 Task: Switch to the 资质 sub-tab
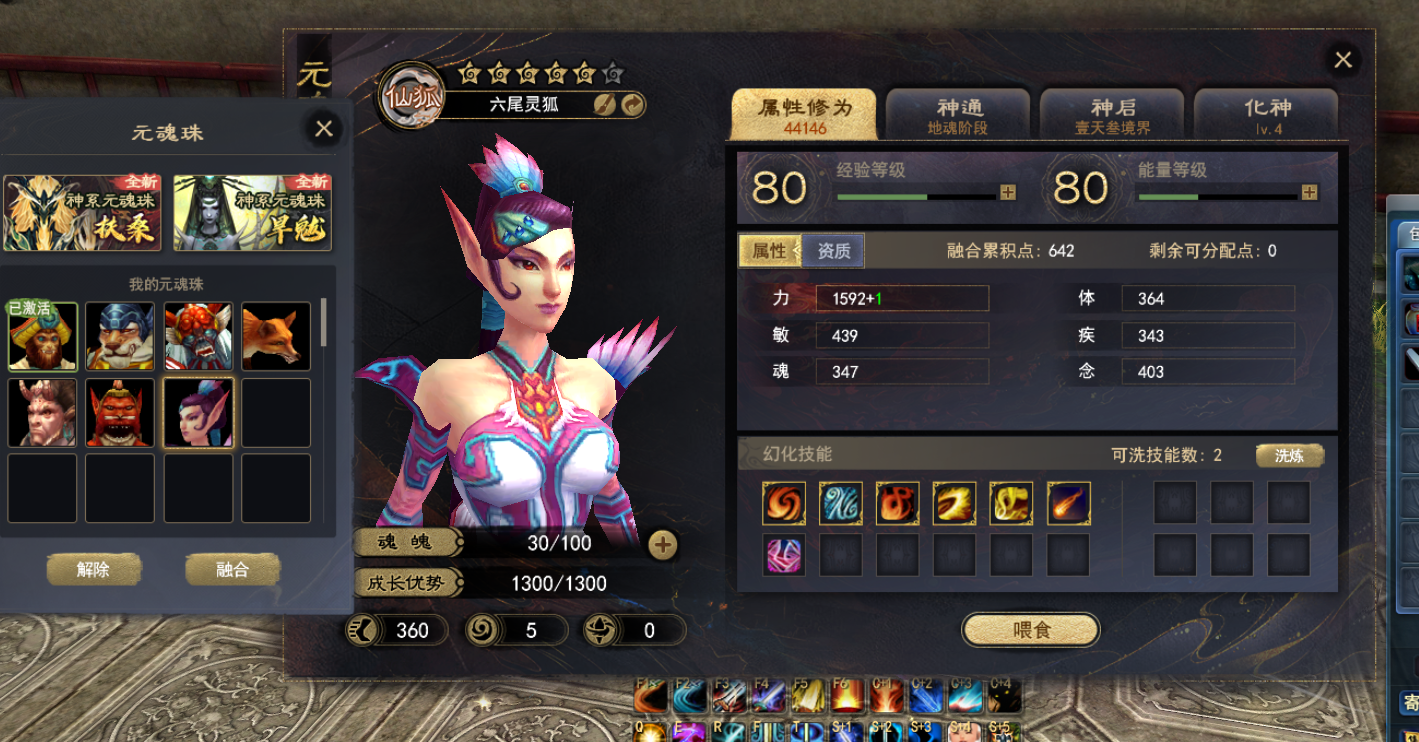pos(834,251)
